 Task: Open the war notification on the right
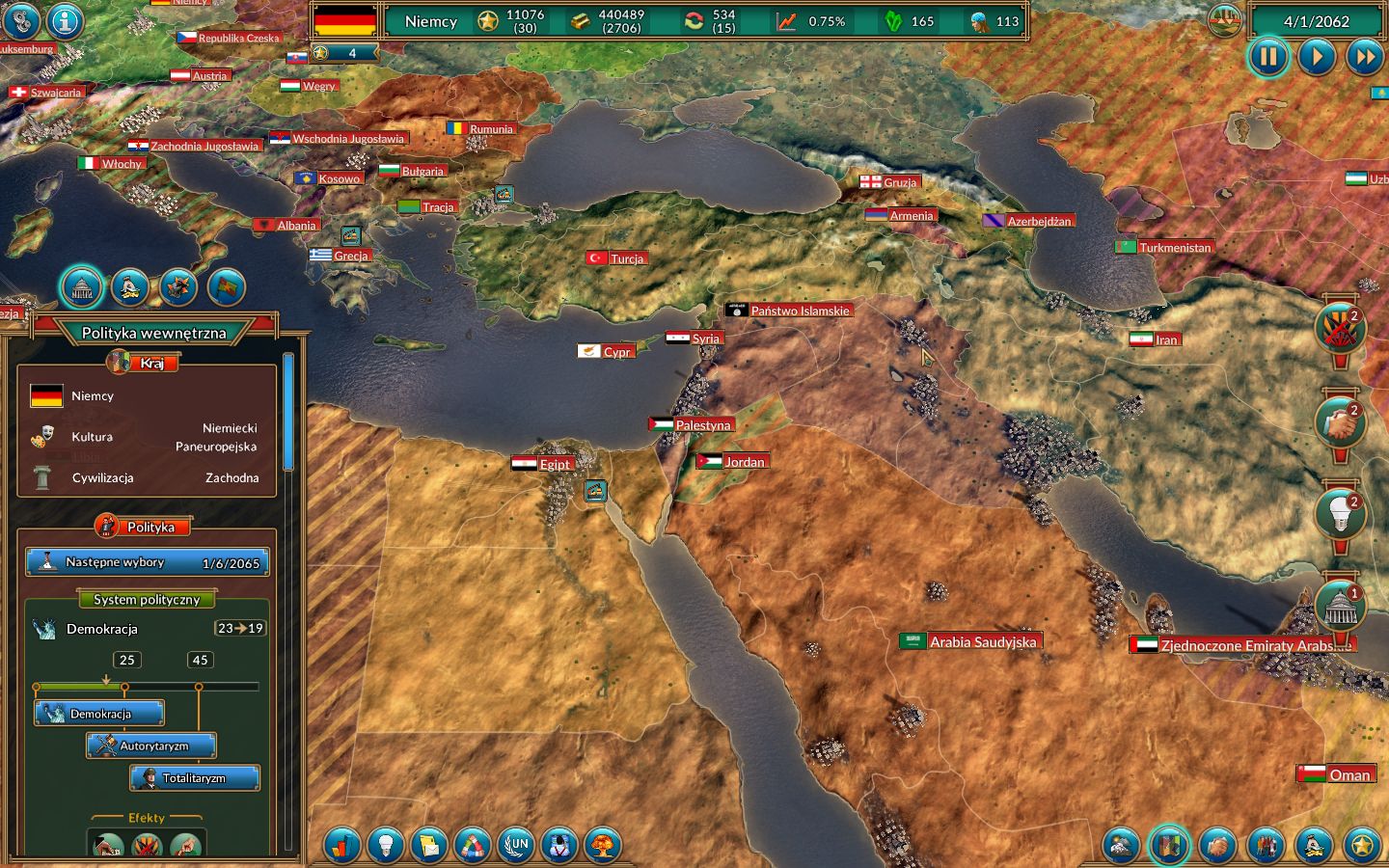click(1340, 328)
